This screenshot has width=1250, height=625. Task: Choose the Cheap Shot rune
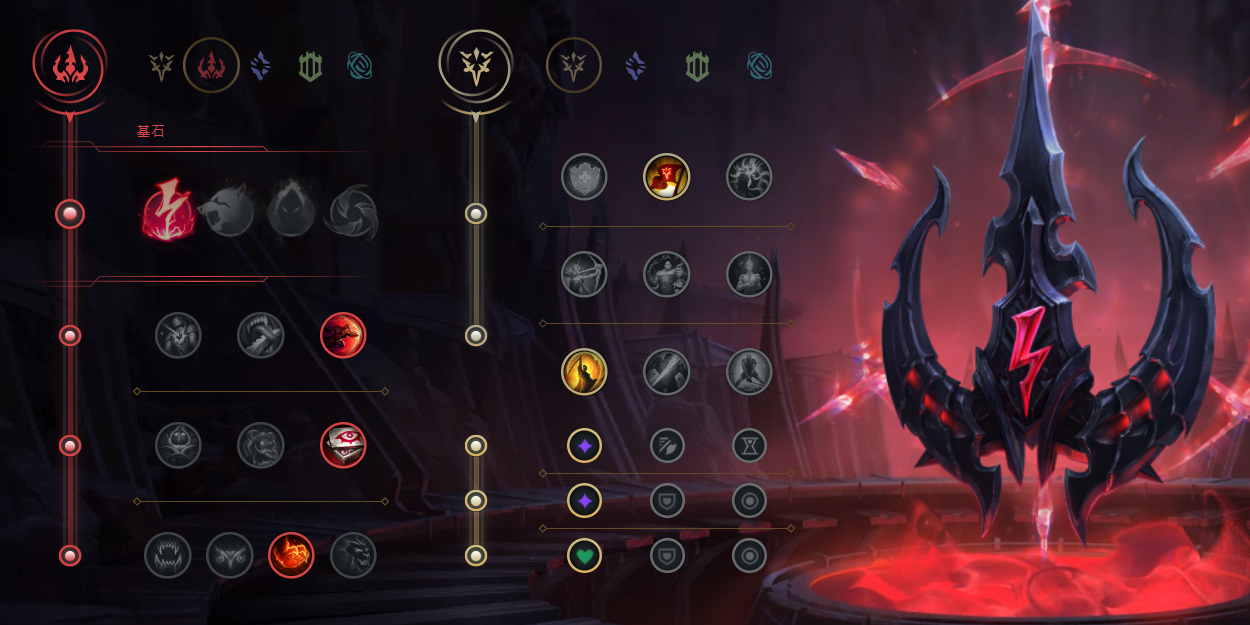point(178,336)
